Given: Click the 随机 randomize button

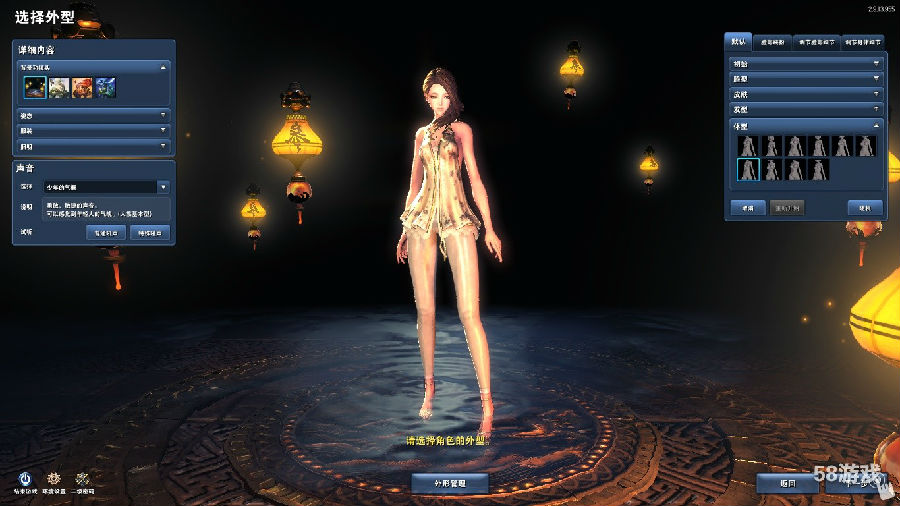Looking at the screenshot, I should 864,208.
